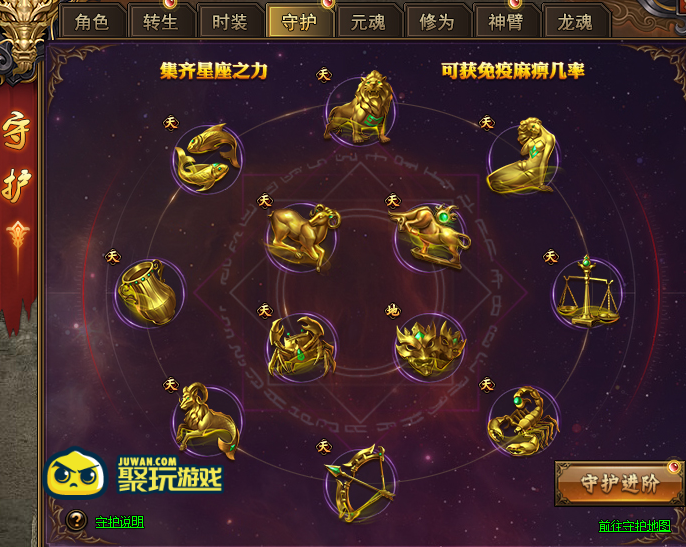Open the 修为 tab
This screenshot has height=547, width=686.
click(x=436, y=22)
